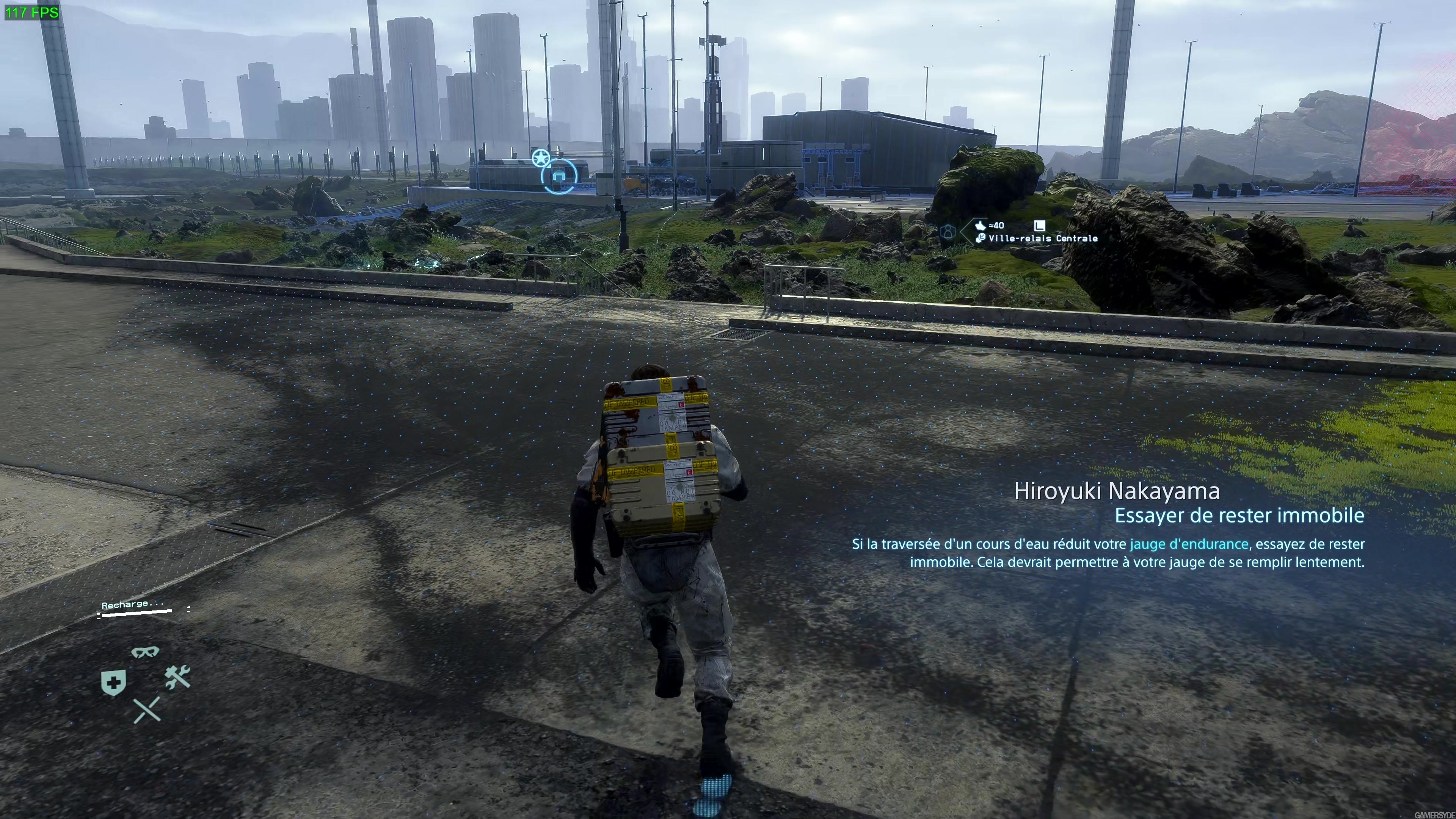
Task: Select the mask icon in the quick menu
Action: [145, 652]
